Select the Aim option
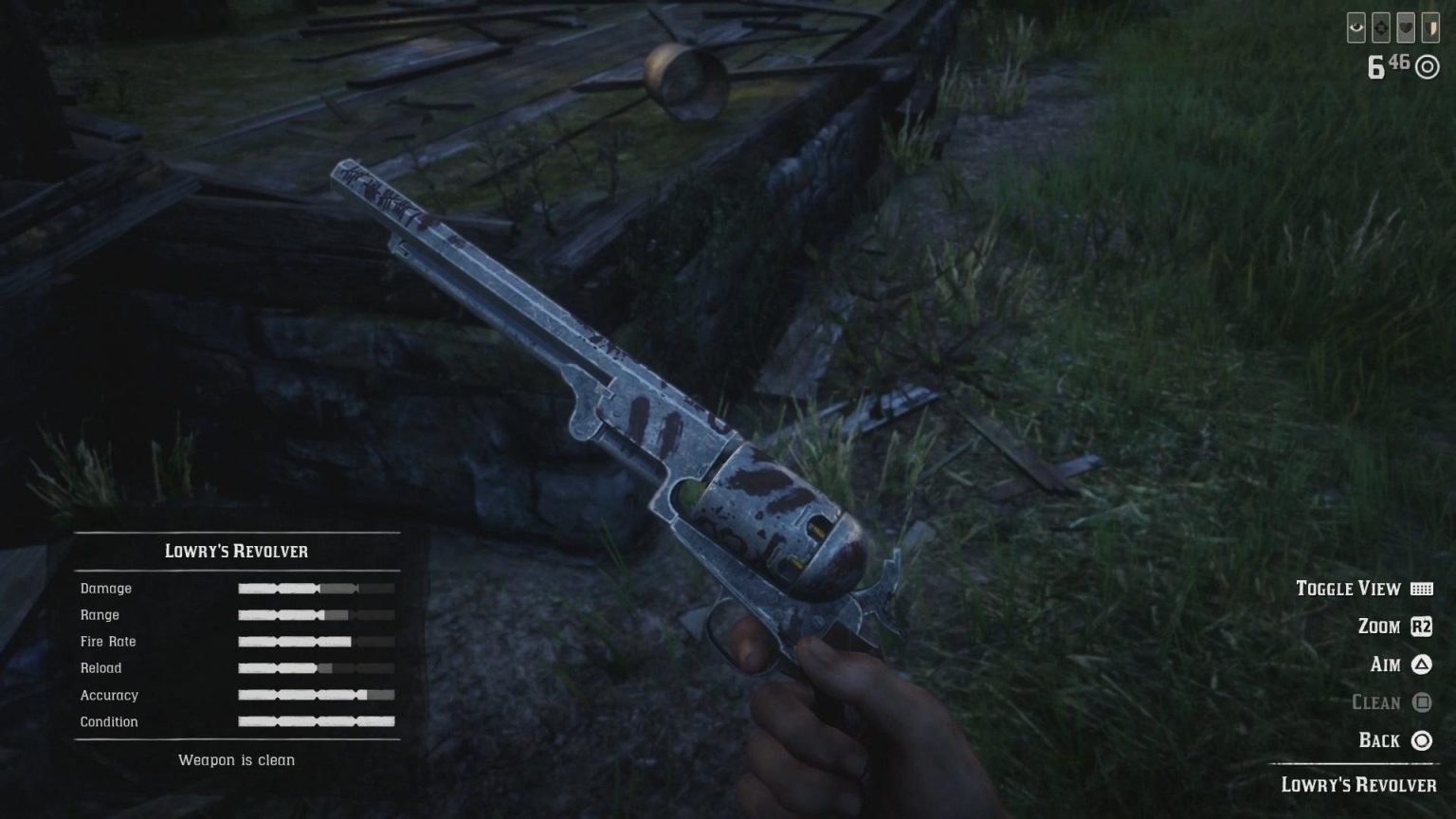 (1385, 664)
